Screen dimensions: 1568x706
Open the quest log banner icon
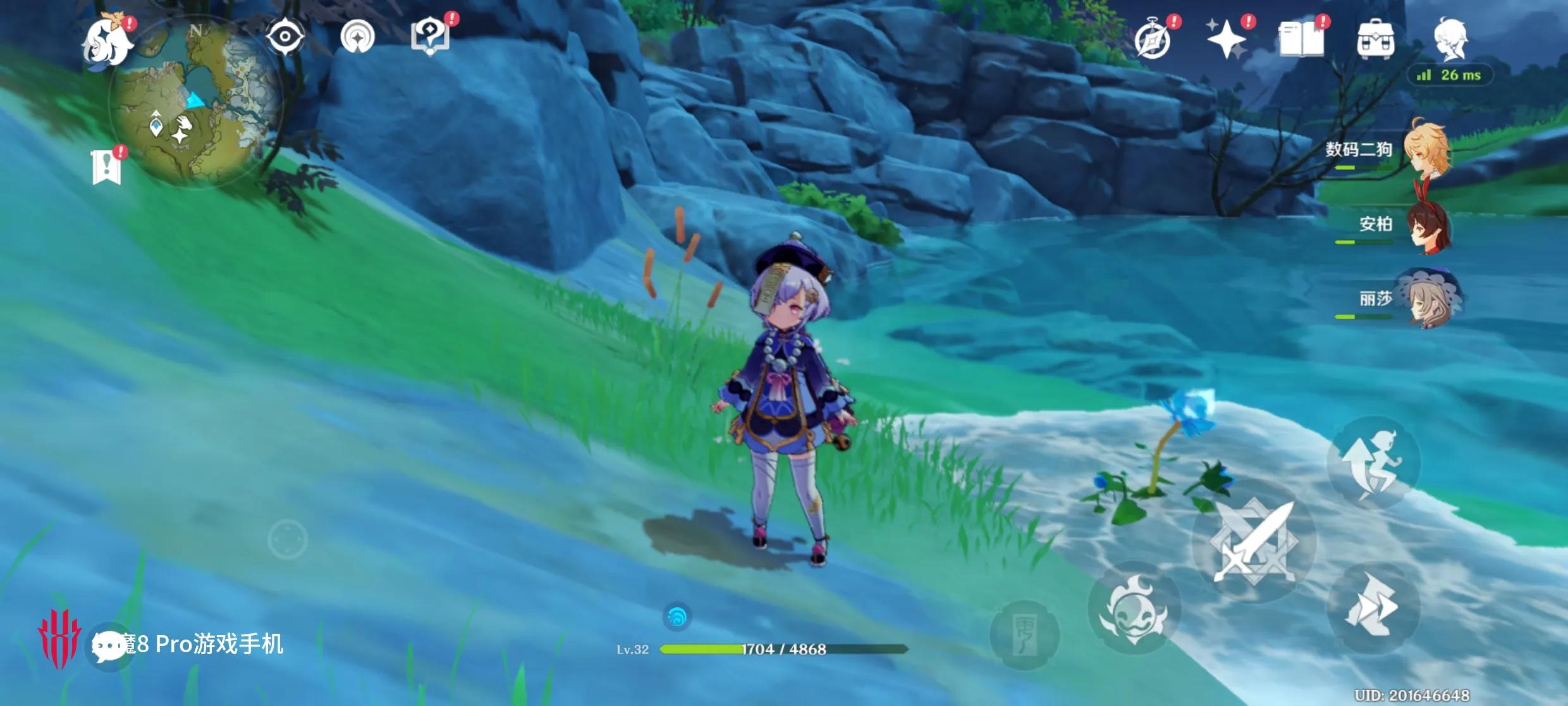tap(106, 167)
